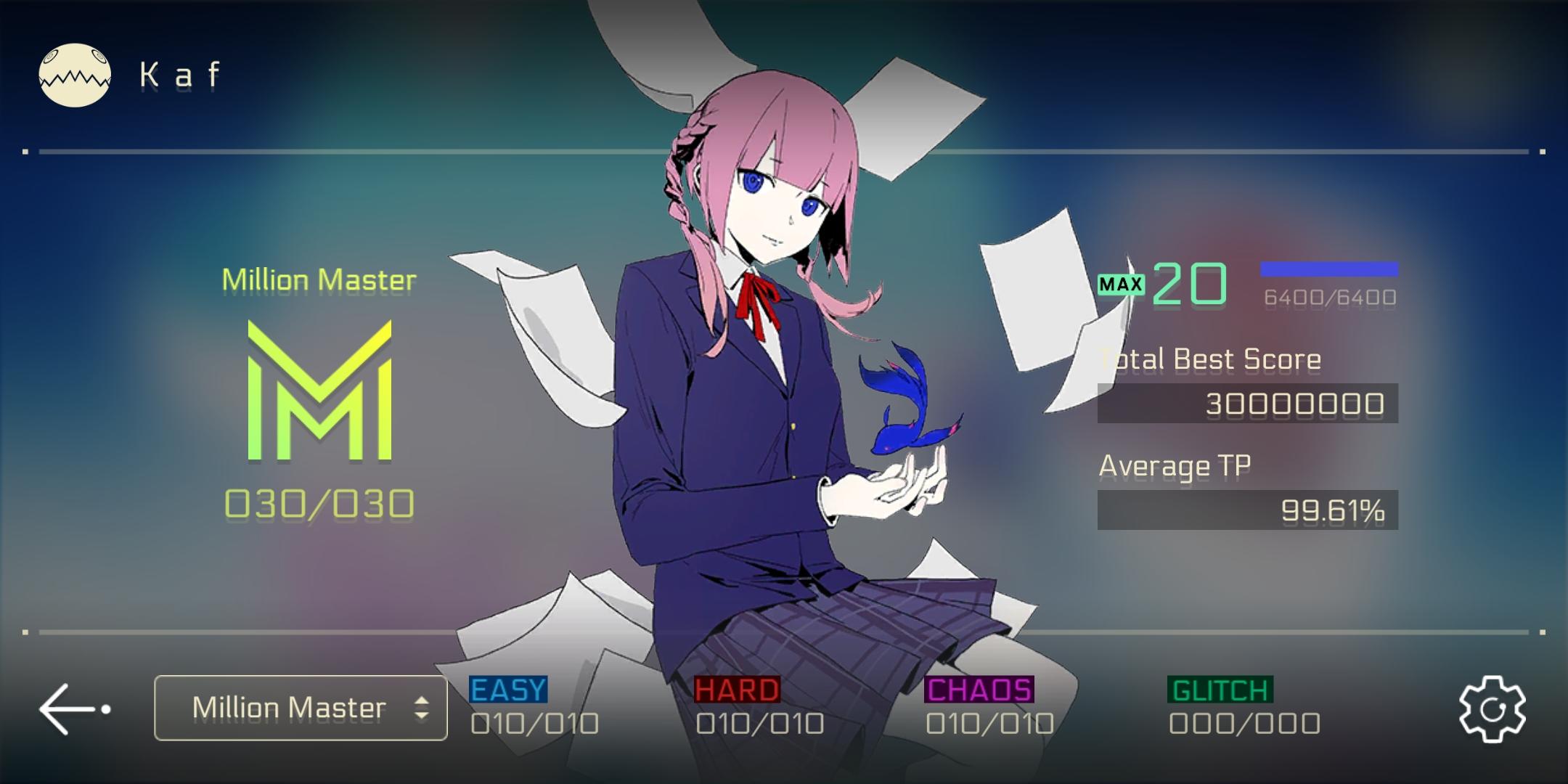Select the Average TP 99.61% entry

click(1249, 510)
